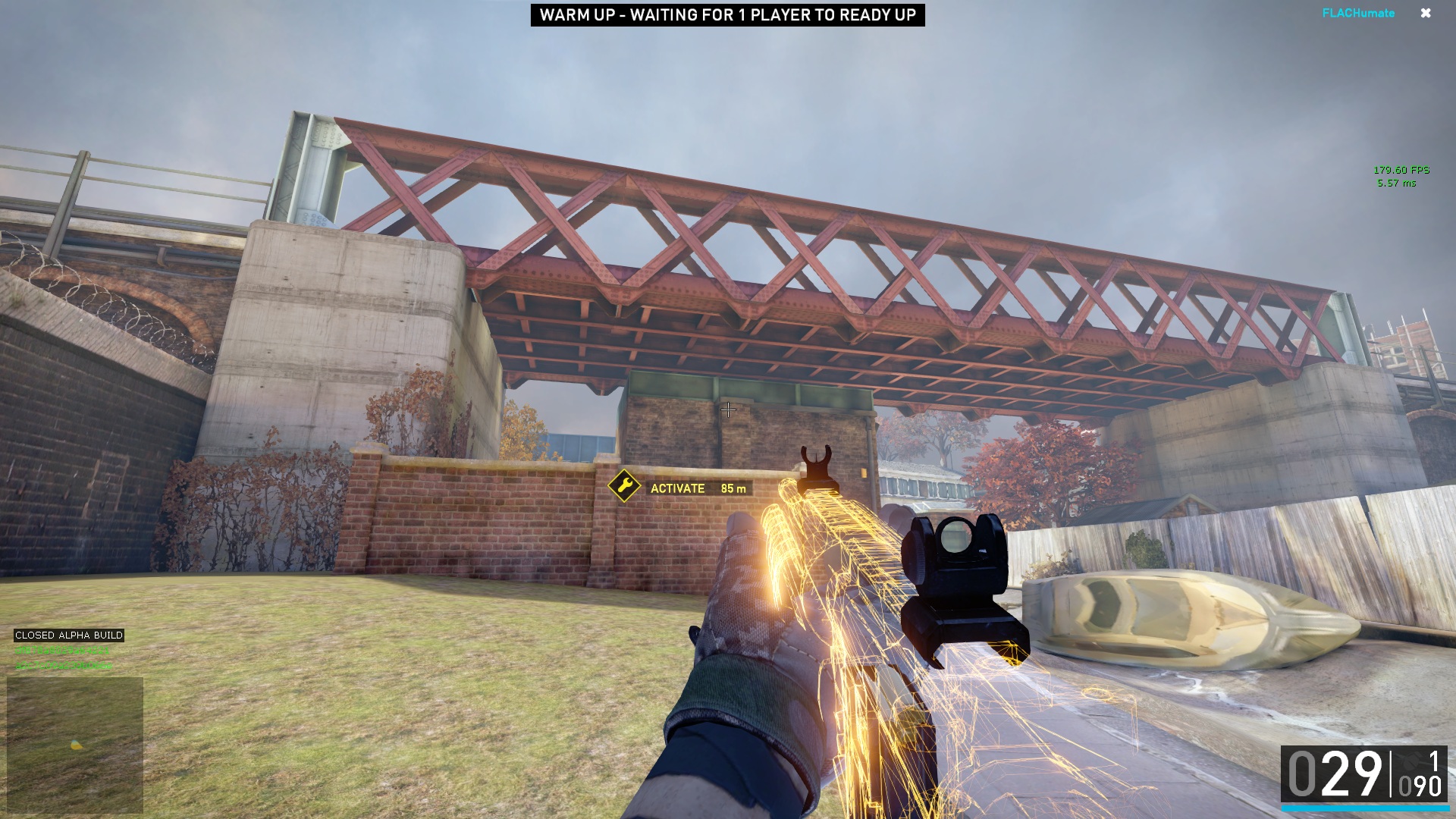This screenshot has width=1456, height=819.
Task: Click the minimap panel
Action: pos(75,745)
